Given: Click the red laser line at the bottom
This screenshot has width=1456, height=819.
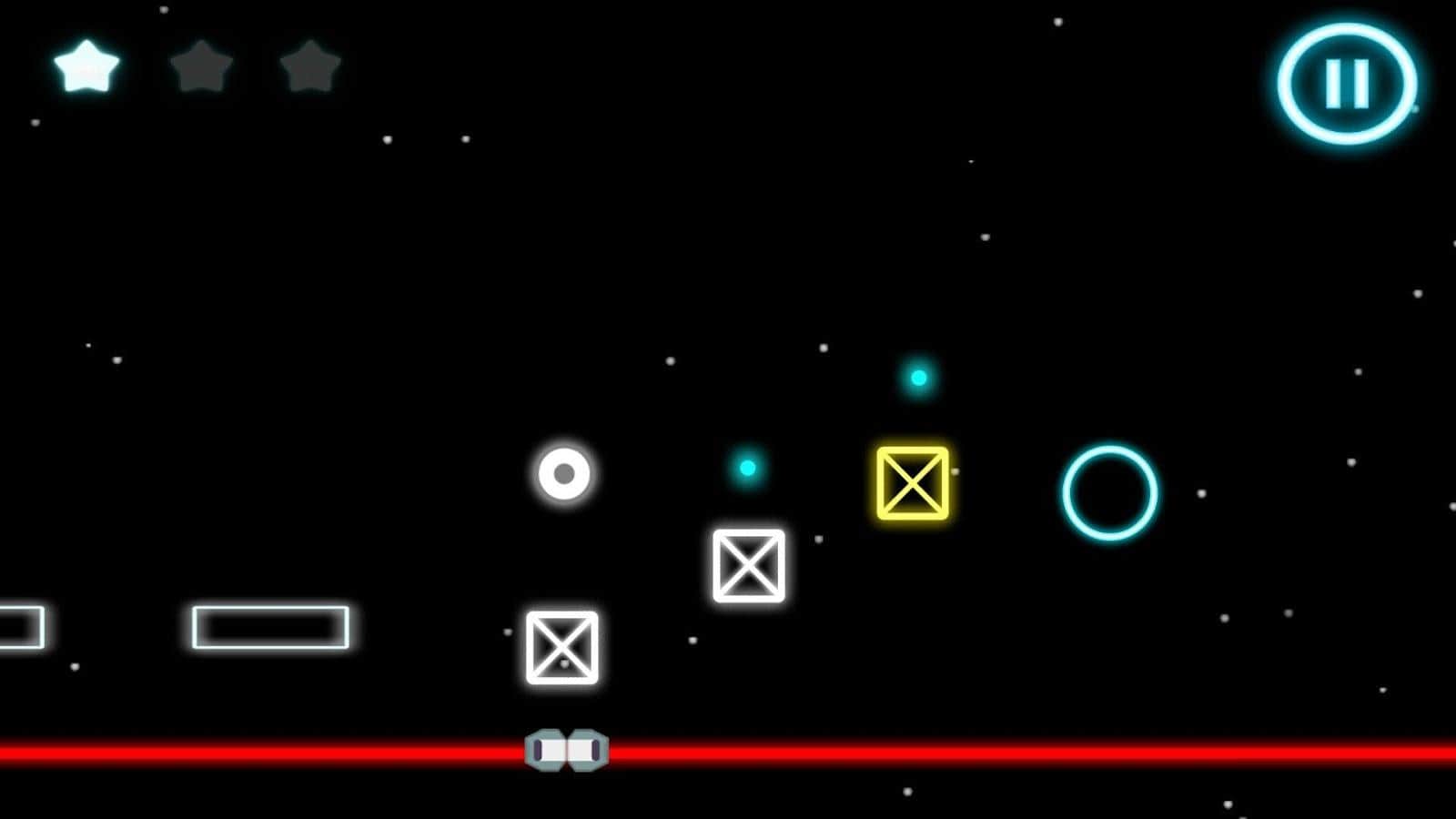Looking at the screenshot, I should (1001, 750).
